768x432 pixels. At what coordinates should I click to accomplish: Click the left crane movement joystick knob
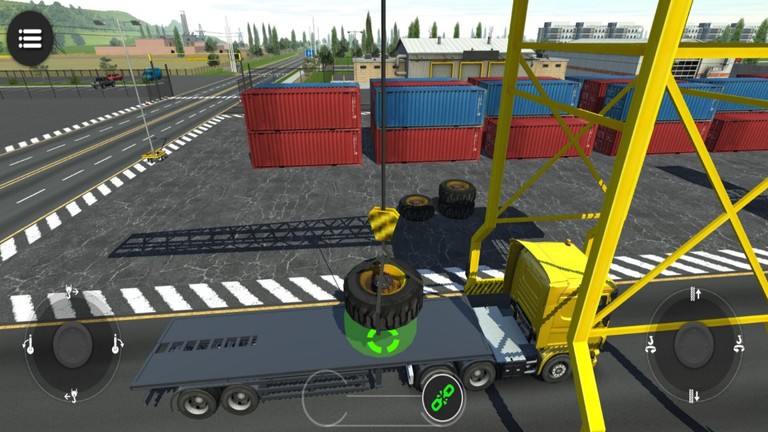click(x=72, y=345)
